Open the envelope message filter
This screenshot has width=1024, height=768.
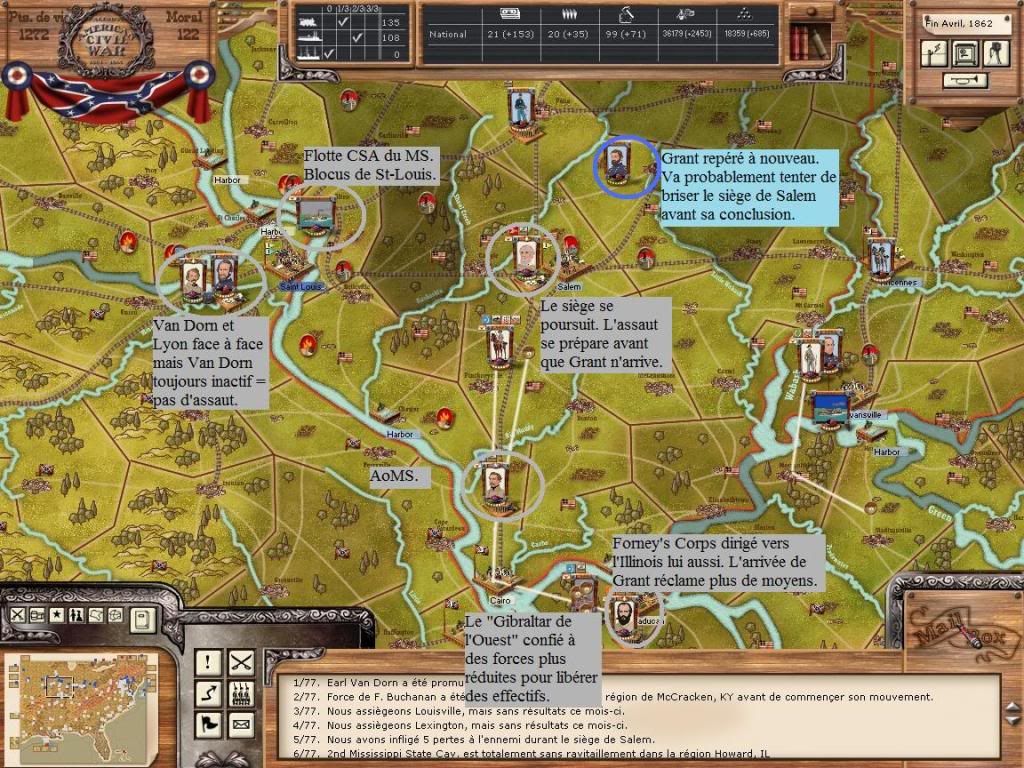tap(241, 723)
